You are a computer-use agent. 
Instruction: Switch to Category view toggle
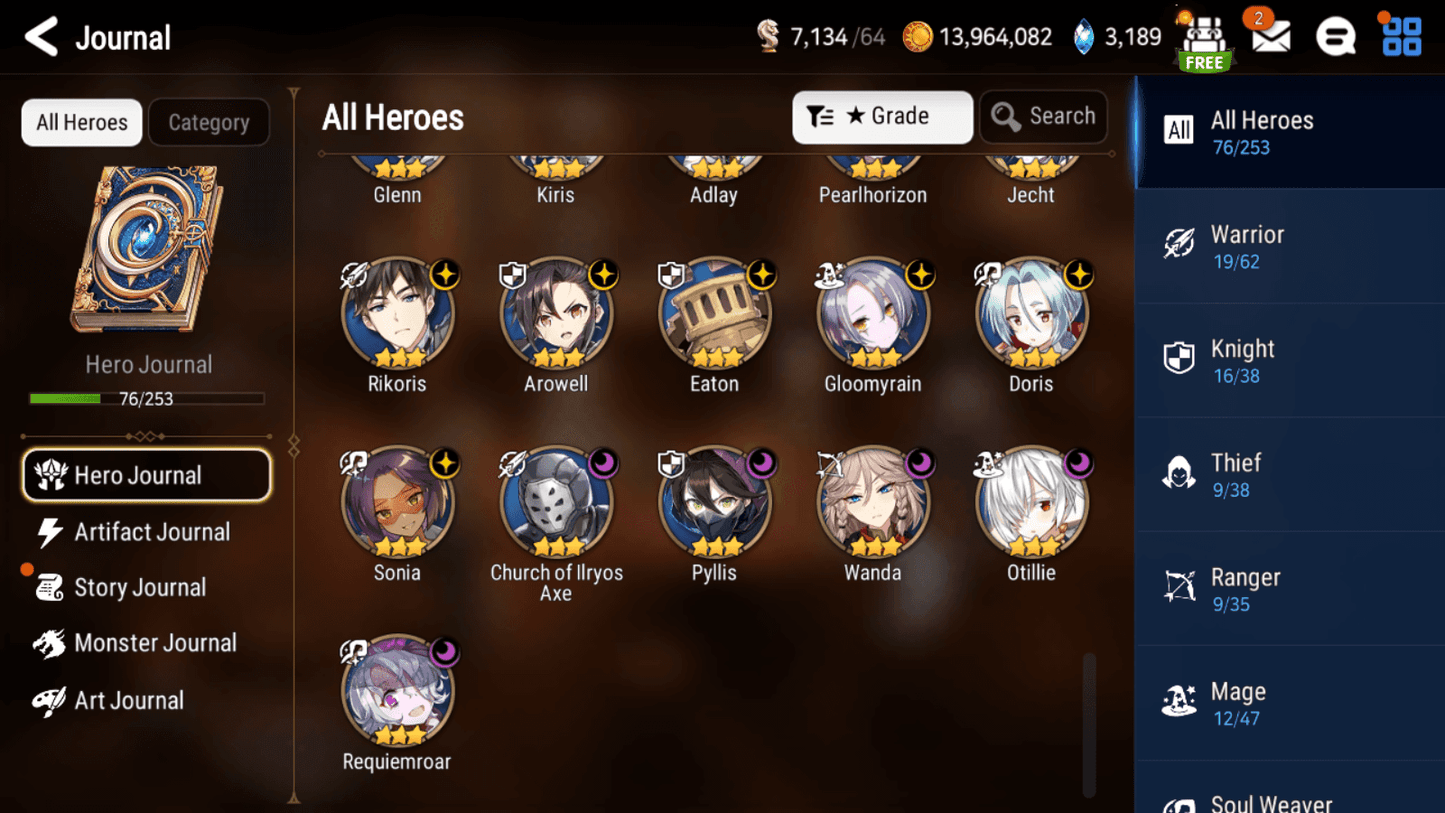pyautogui.click(x=209, y=122)
